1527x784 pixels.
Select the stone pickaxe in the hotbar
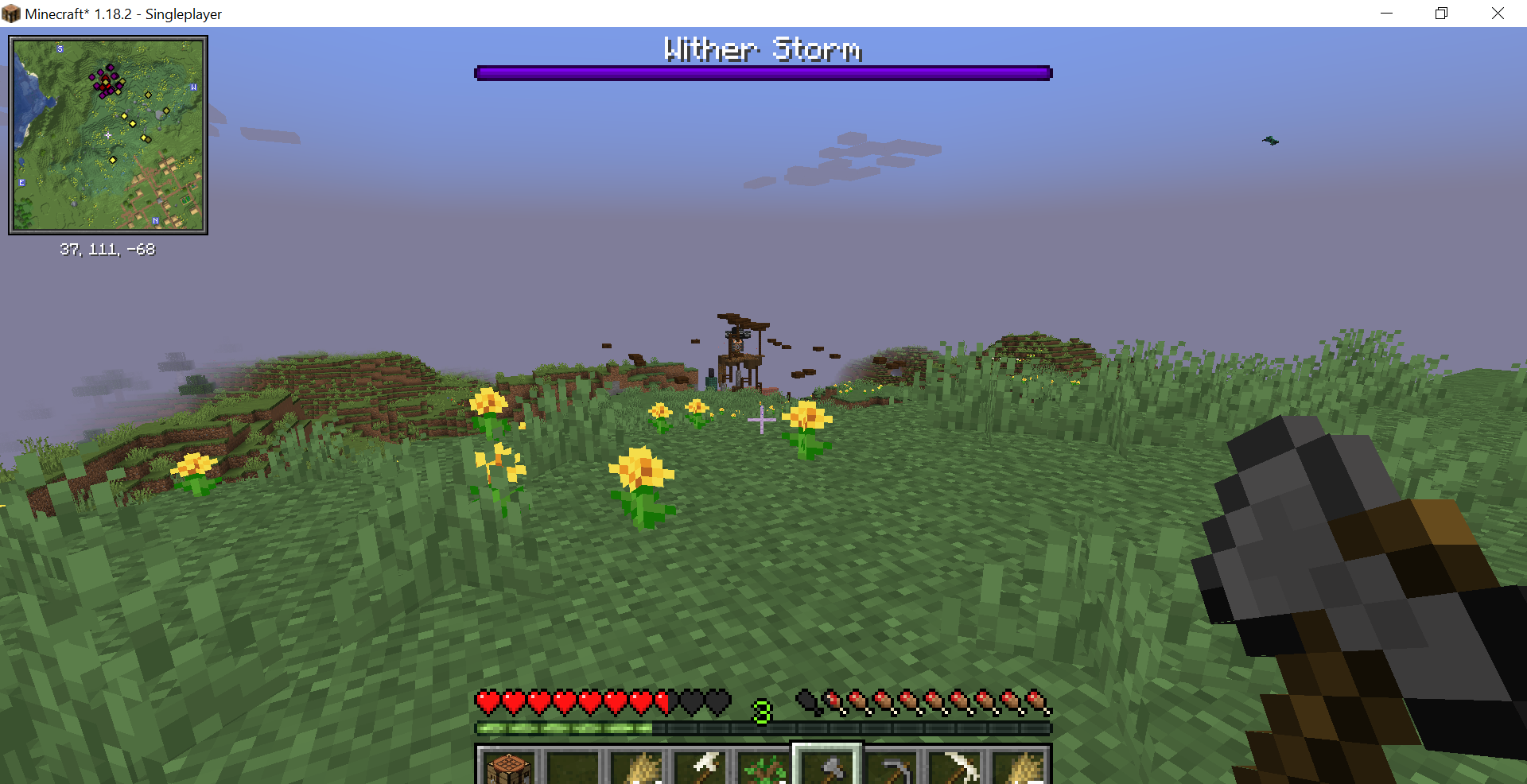891,767
